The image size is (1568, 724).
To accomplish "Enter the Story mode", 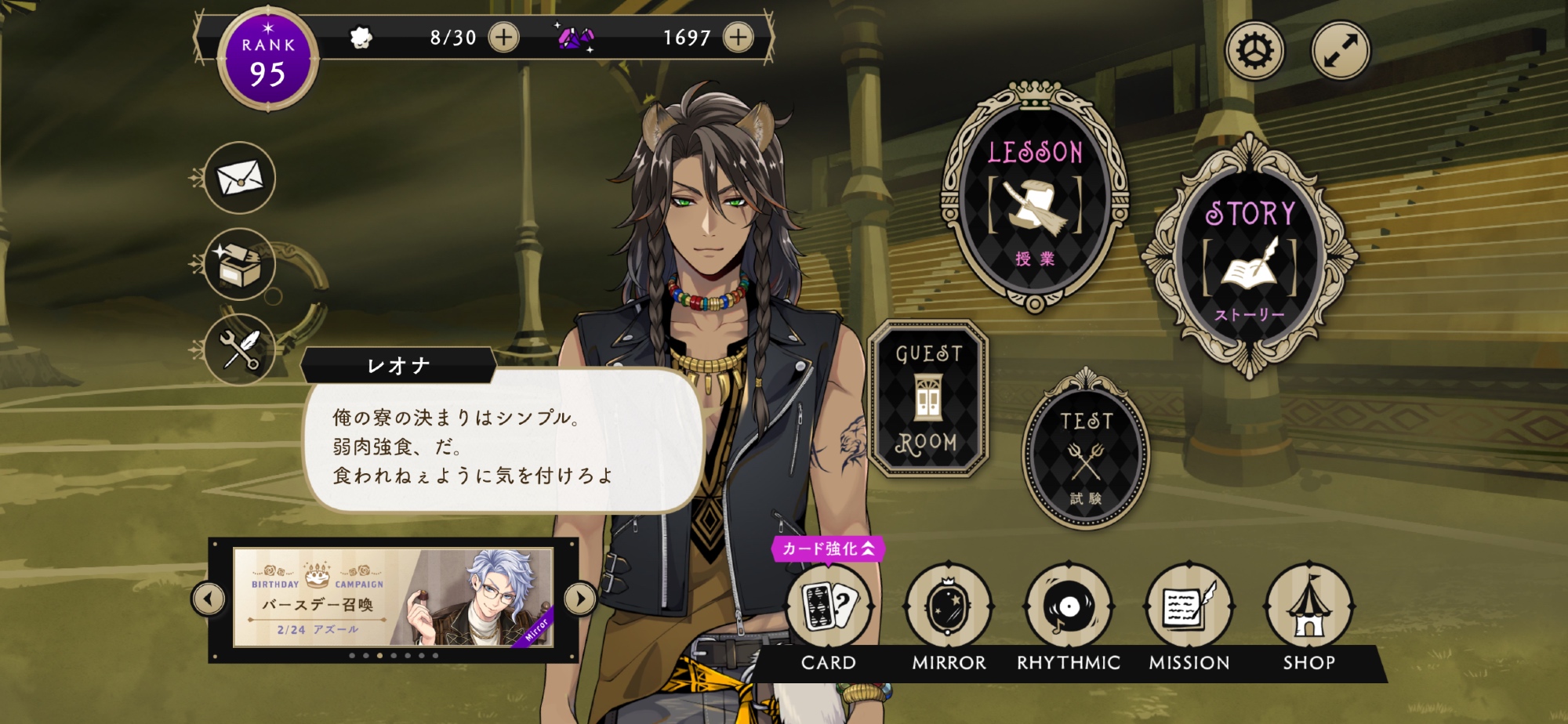I will (x=1250, y=259).
